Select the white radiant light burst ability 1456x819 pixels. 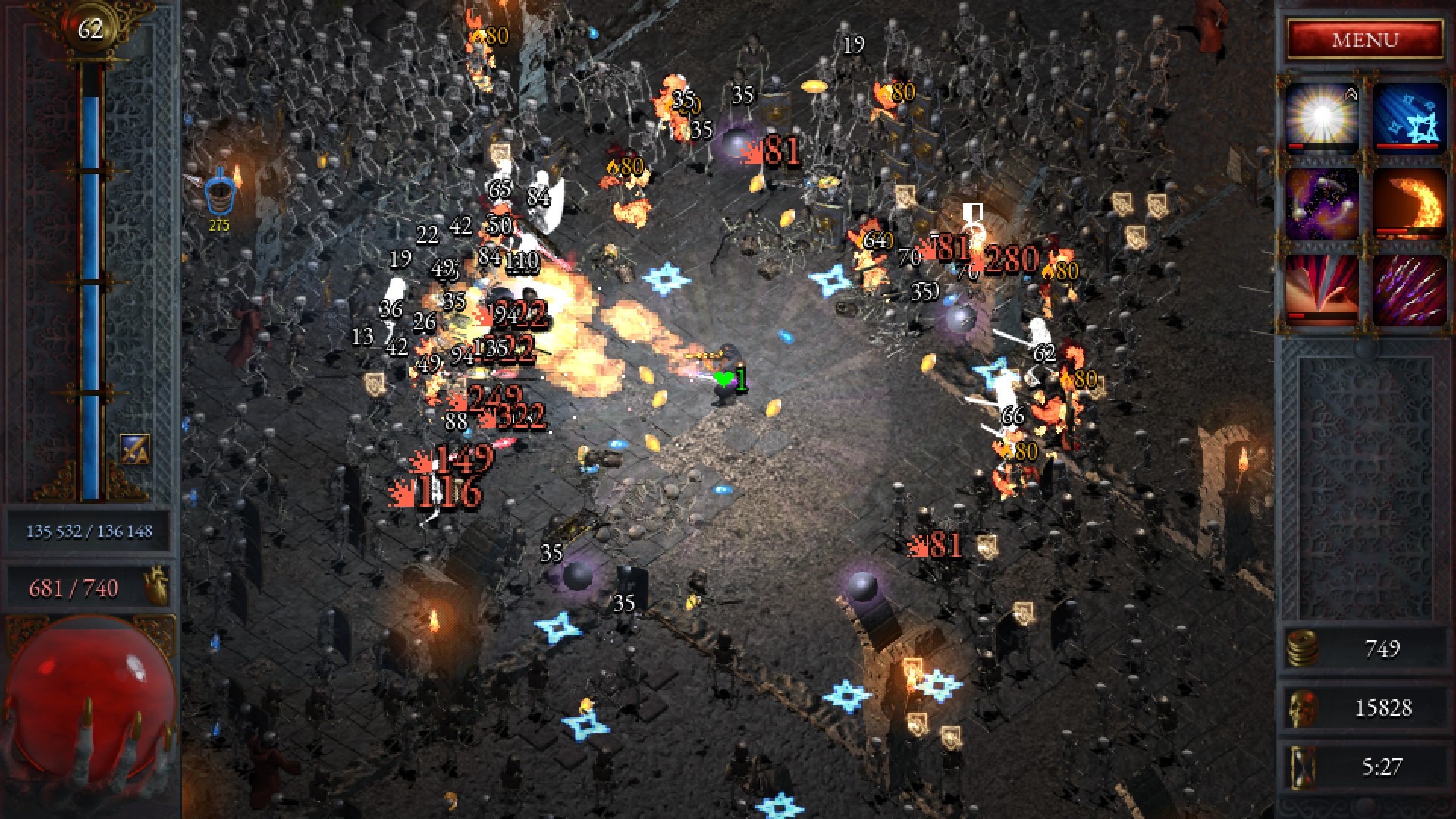(x=1322, y=118)
